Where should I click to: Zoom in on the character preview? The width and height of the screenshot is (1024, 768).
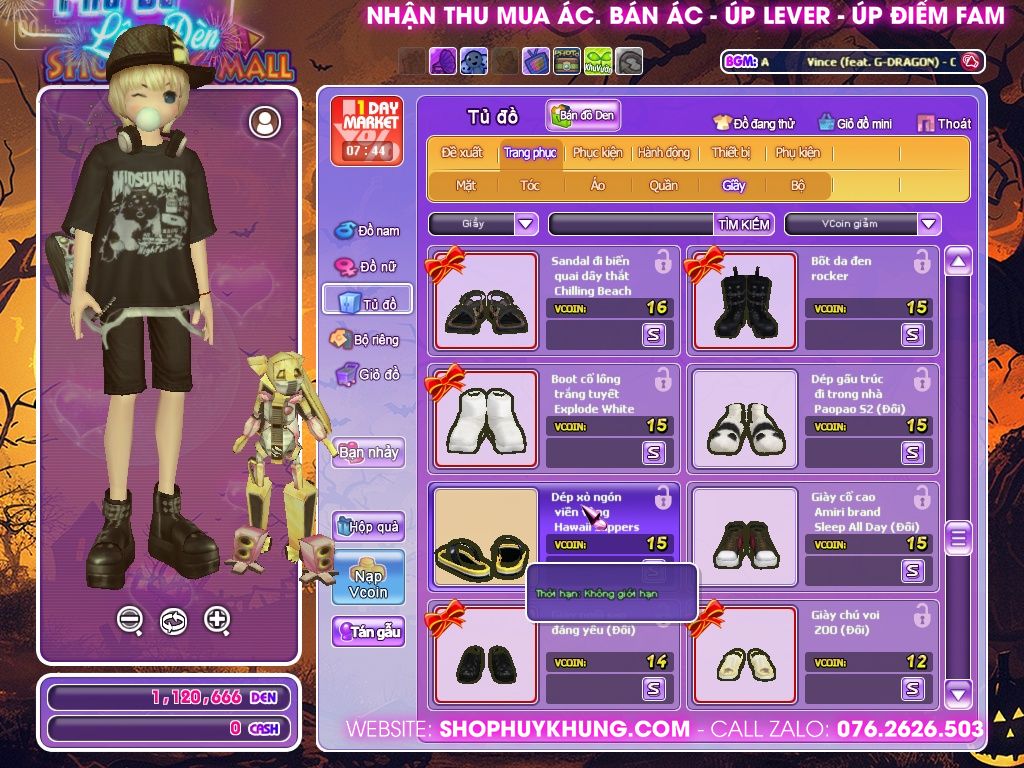click(x=217, y=620)
